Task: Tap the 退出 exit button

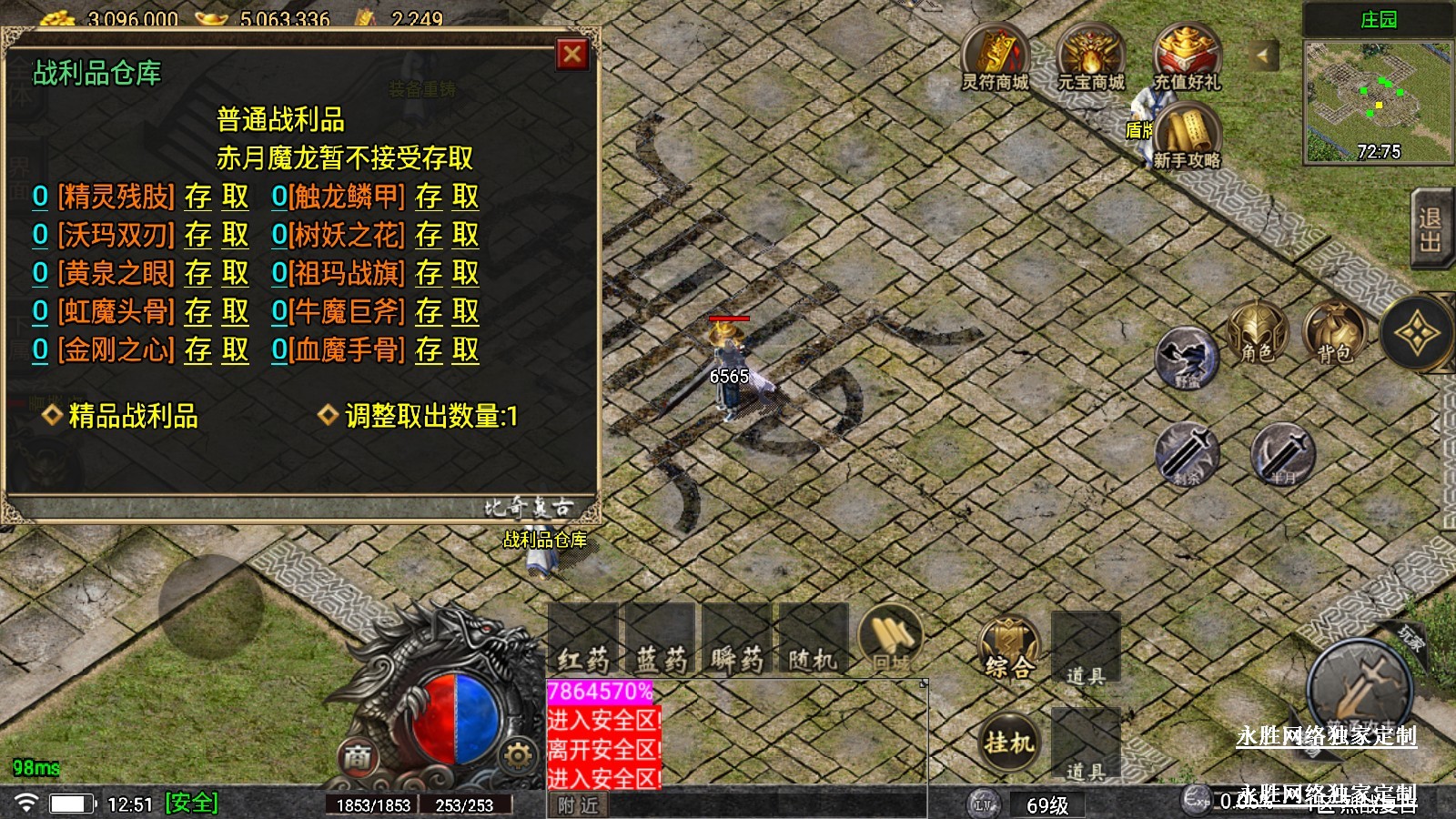Action: [1429, 229]
